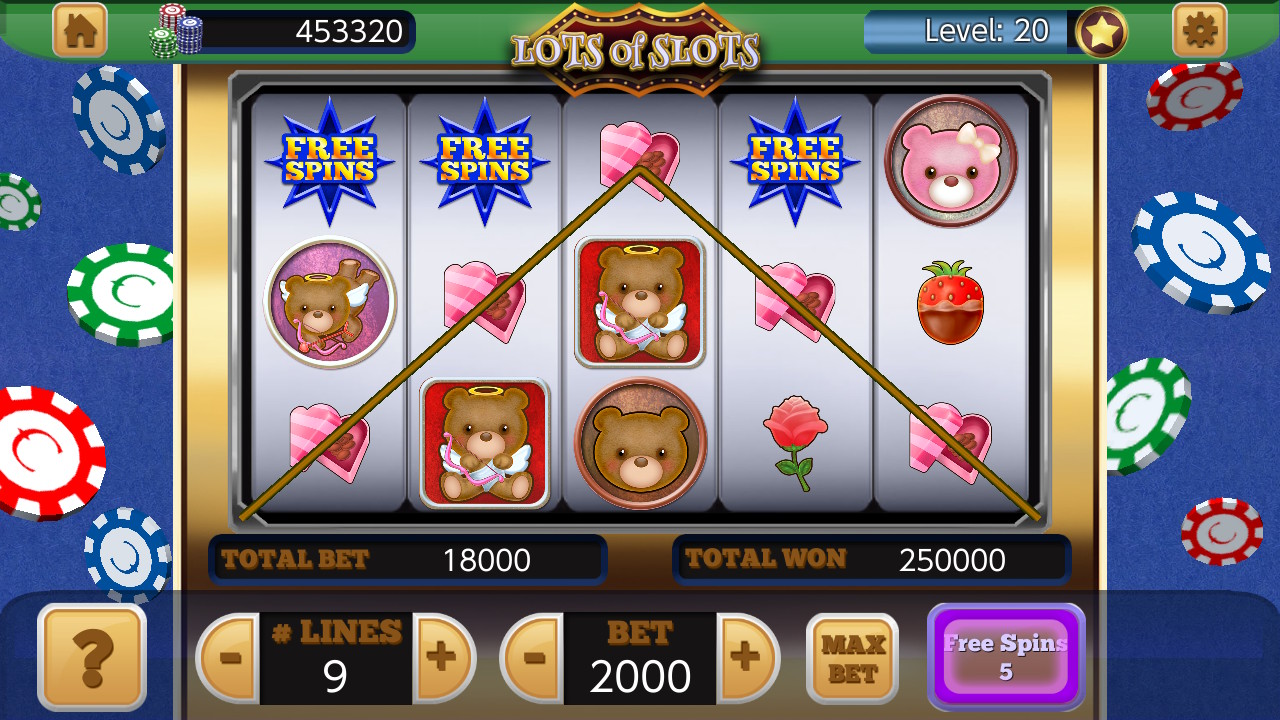Open the Help question mark button
The width and height of the screenshot is (1280, 720).
pos(91,660)
